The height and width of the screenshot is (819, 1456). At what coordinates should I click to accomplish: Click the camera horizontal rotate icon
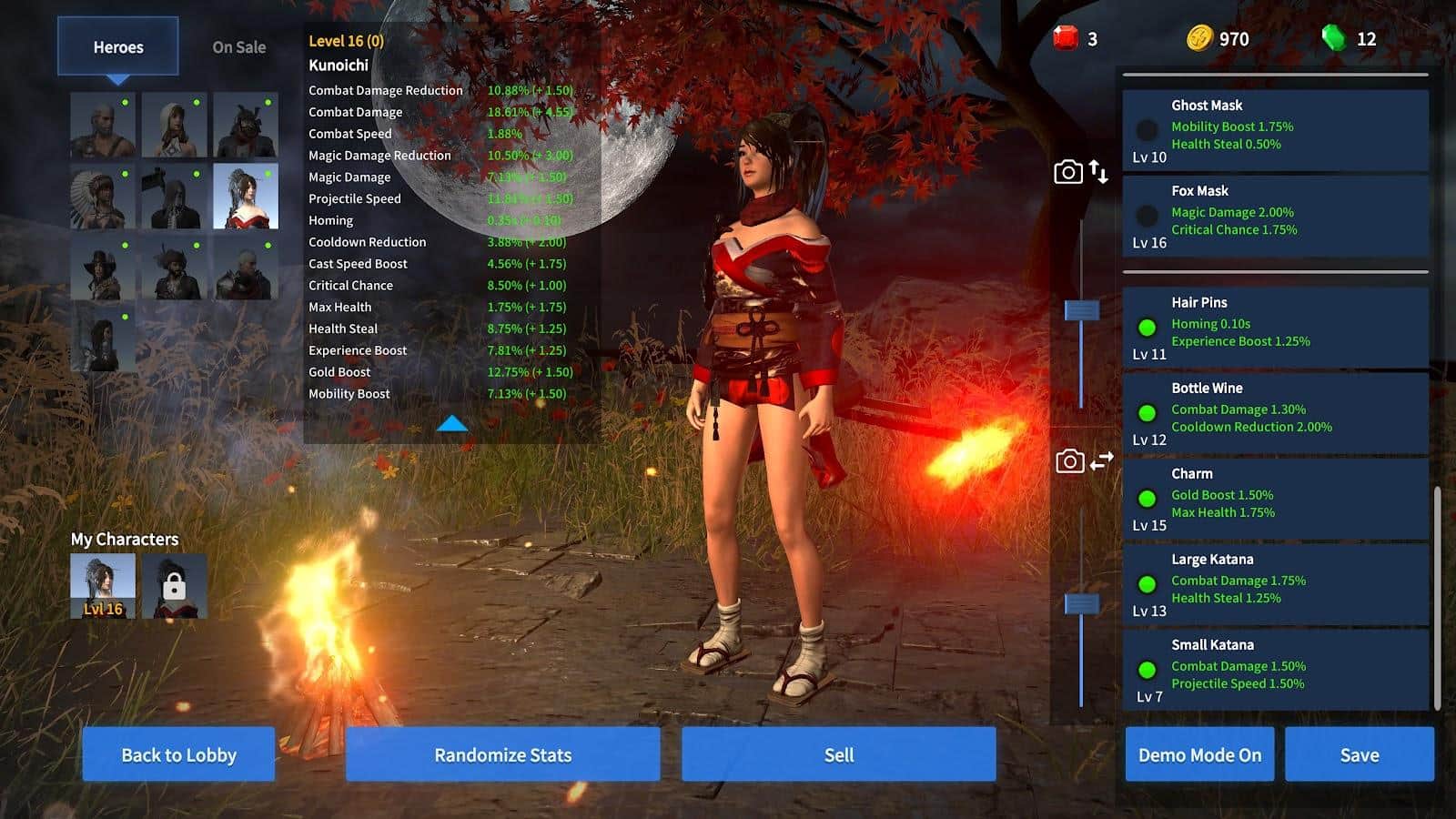click(x=1083, y=461)
